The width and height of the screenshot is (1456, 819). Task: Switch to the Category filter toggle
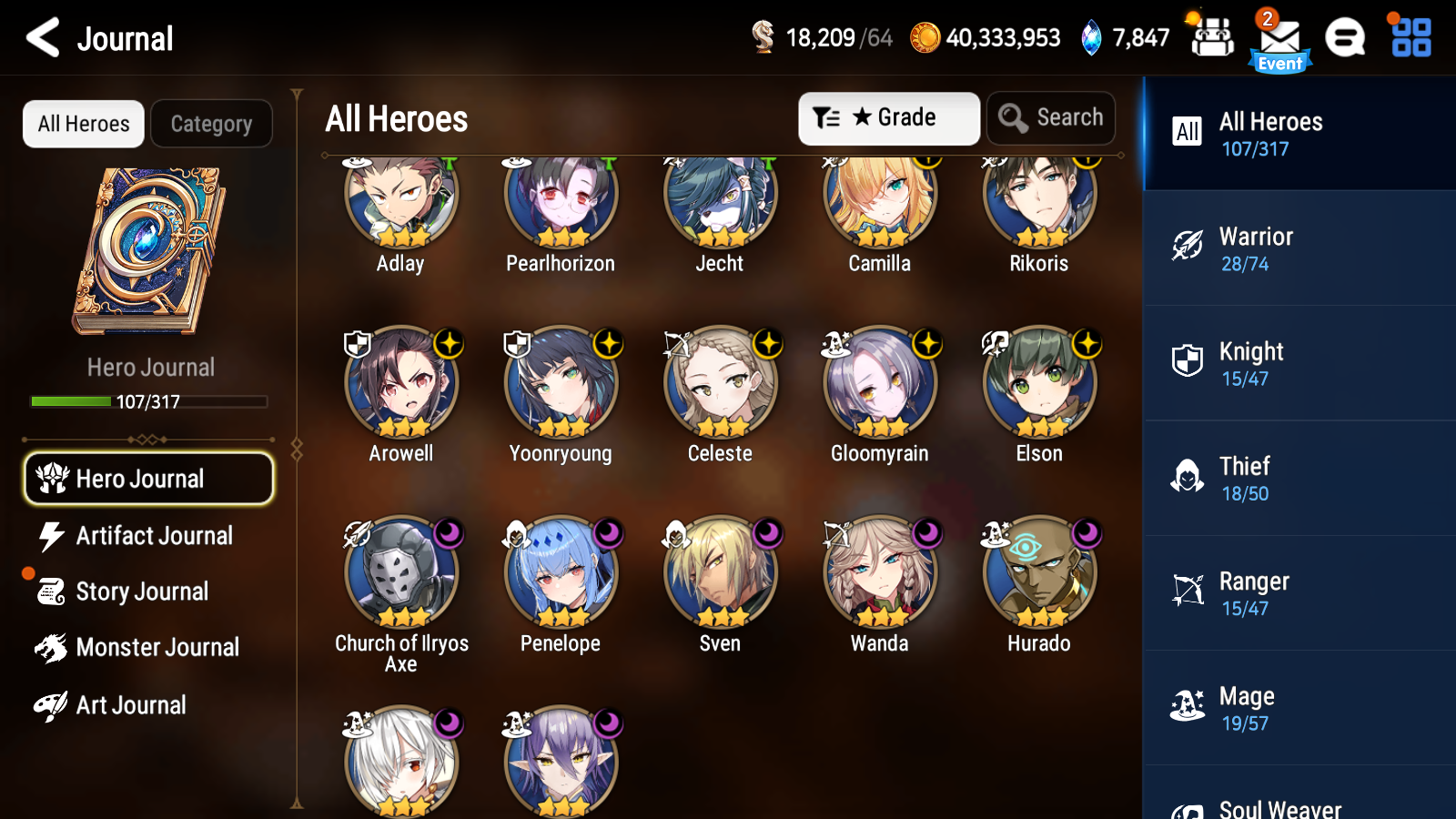(x=211, y=124)
